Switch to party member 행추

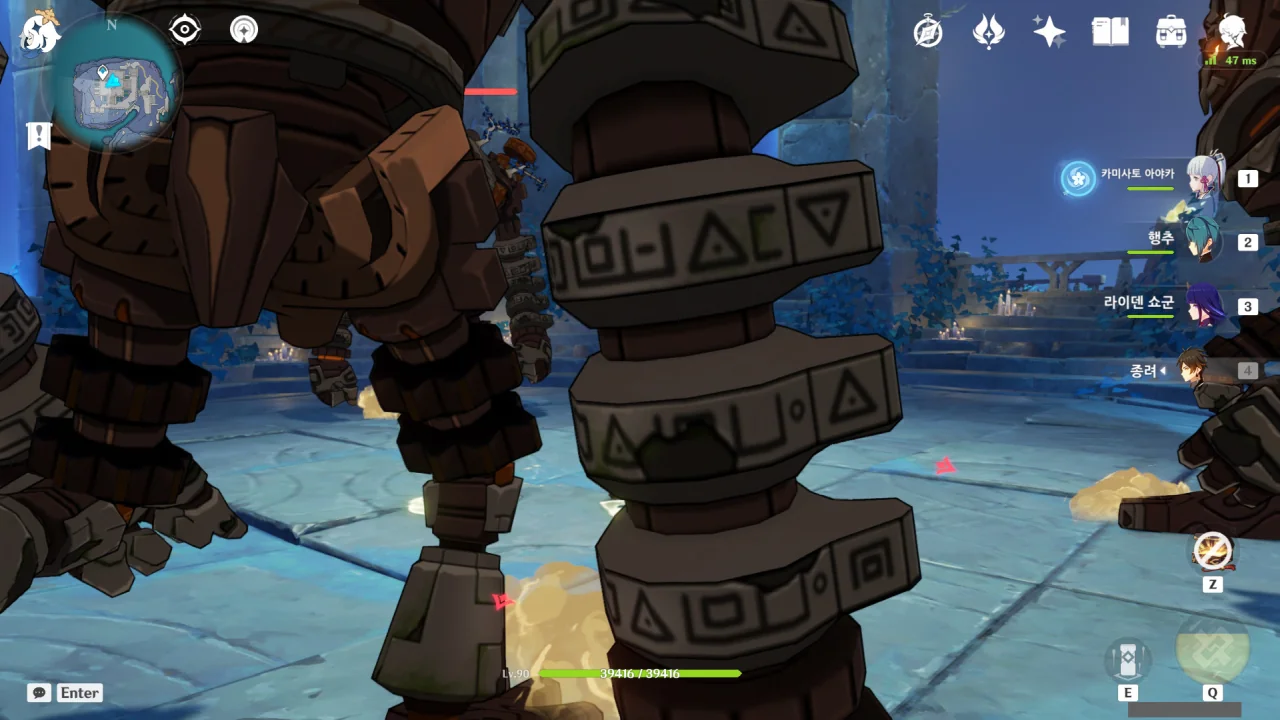point(1204,242)
